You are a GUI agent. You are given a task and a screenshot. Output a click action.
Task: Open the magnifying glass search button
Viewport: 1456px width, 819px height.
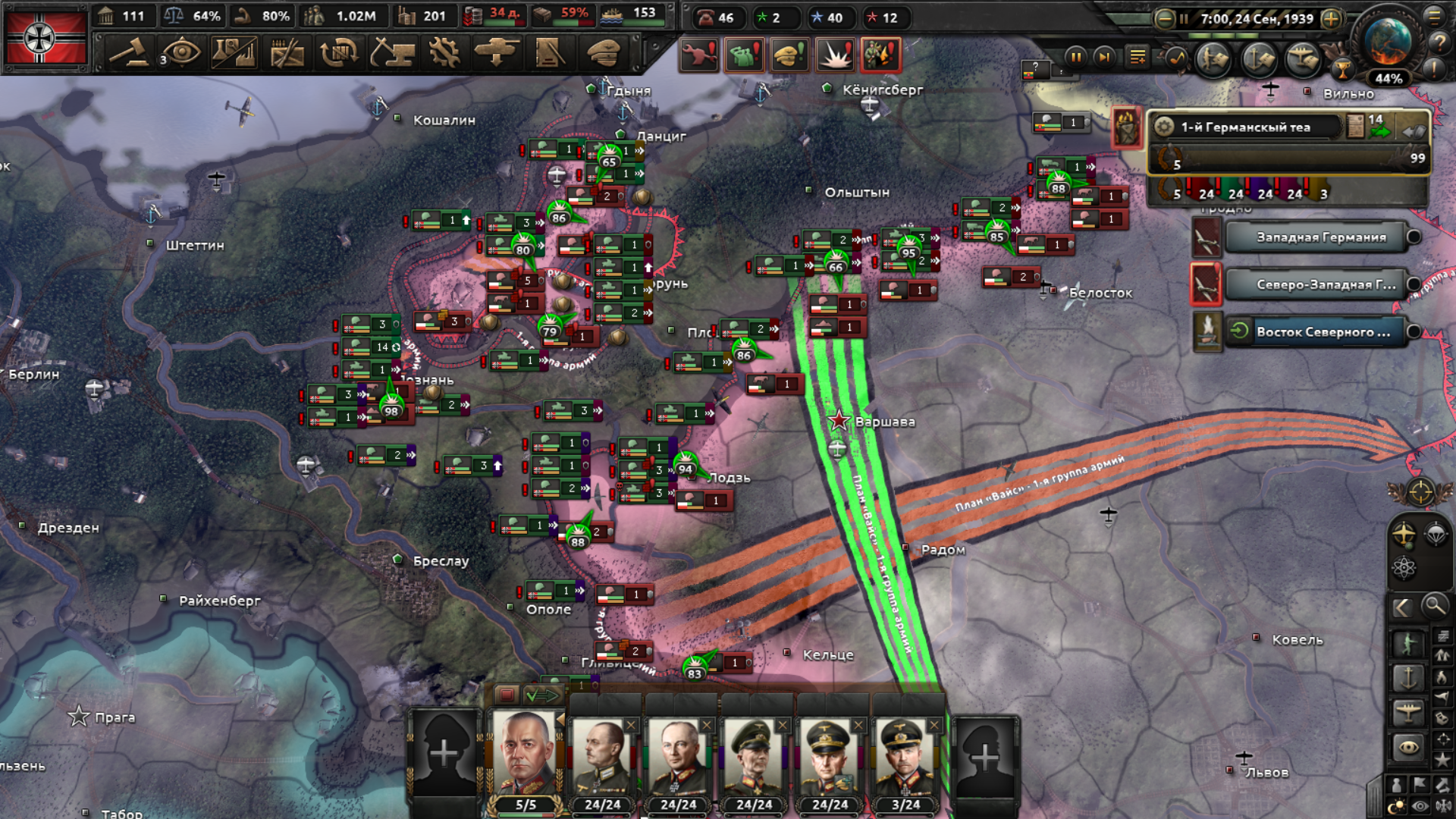[1434, 606]
